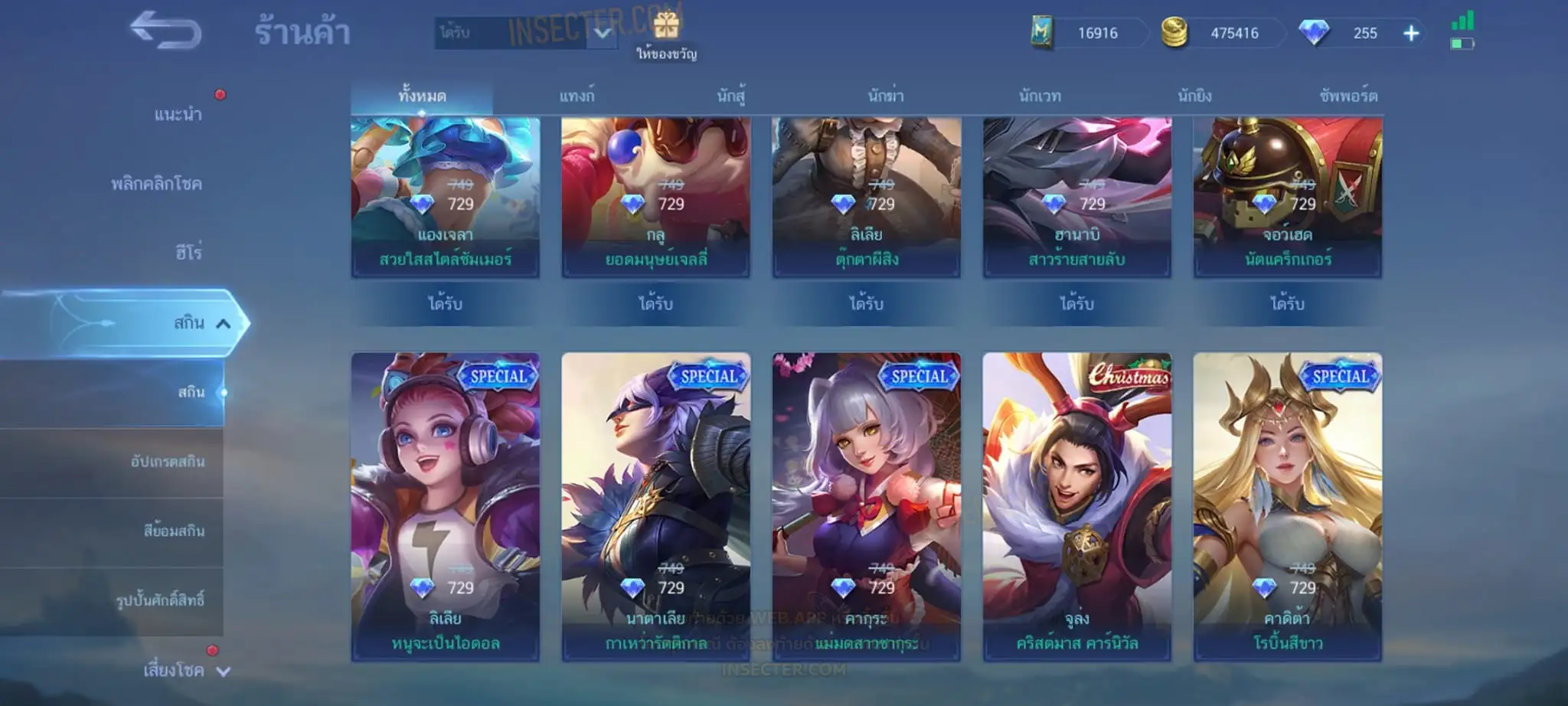Pick the คาดิต้า โรบิ้นสีขาว skin card

[1287, 505]
